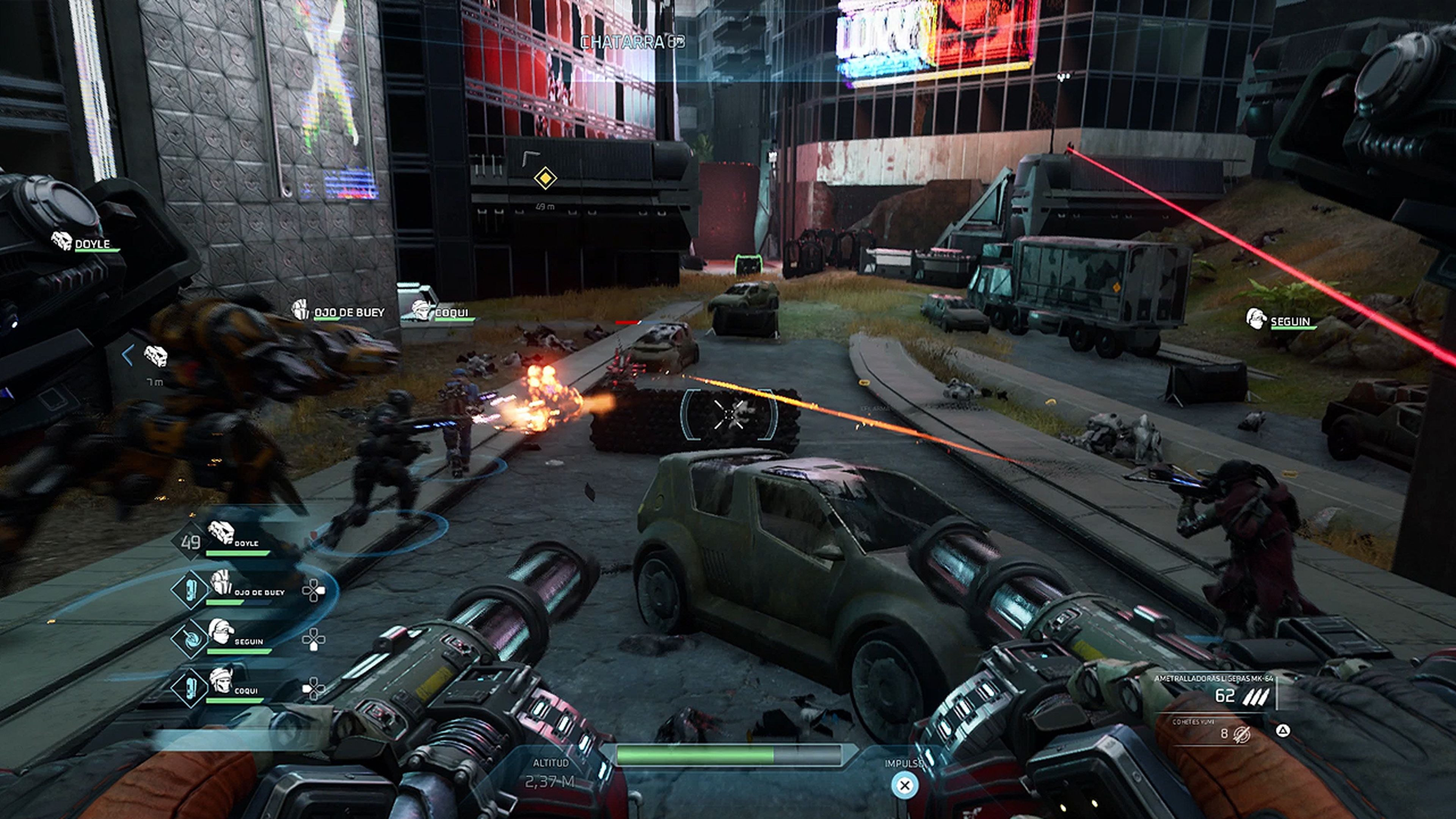Select the yellow diamond objective marker
Screen dimensions: 1456x819
[545, 178]
